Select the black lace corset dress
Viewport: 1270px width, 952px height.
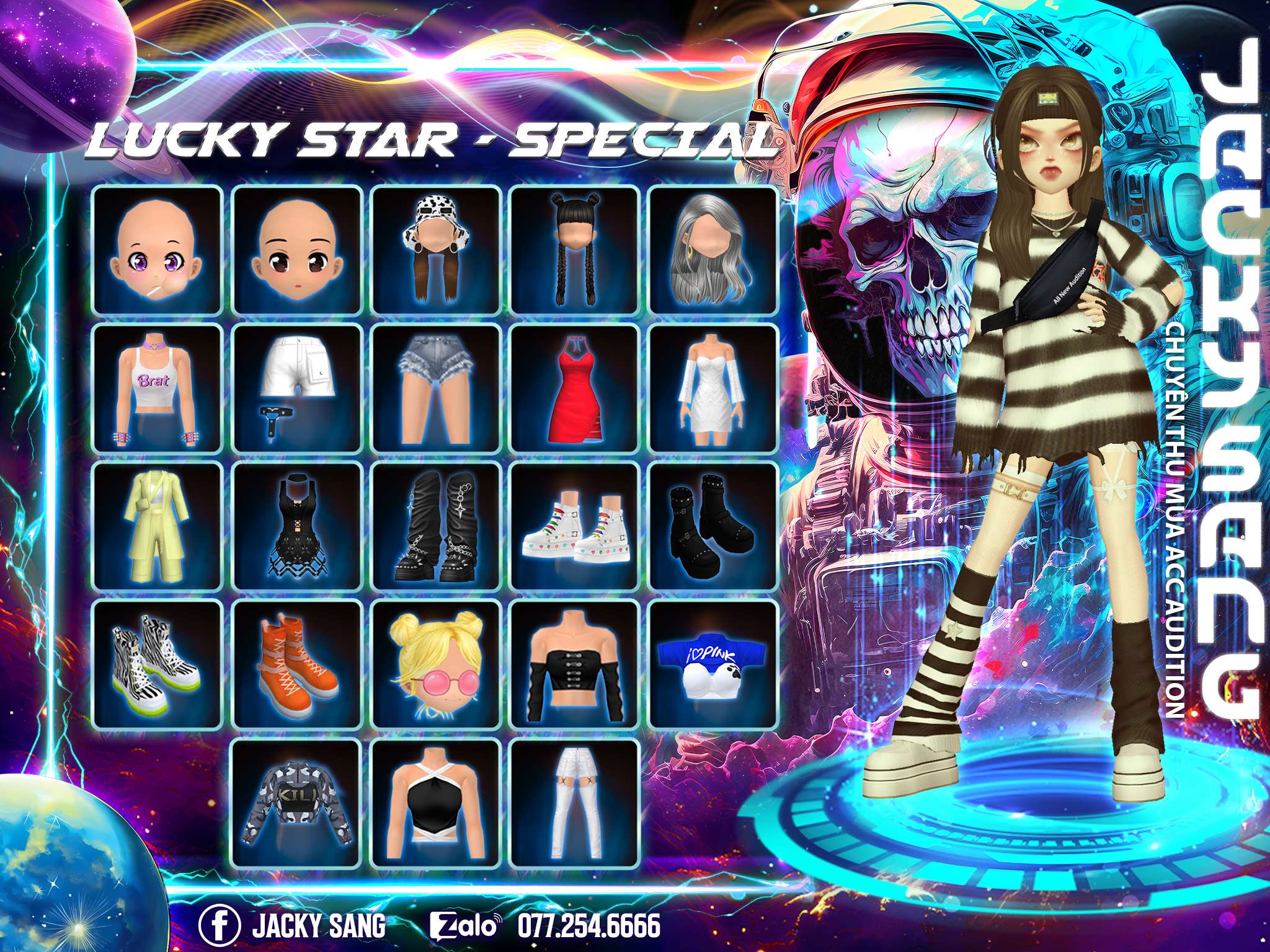click(x=296, y=526)
